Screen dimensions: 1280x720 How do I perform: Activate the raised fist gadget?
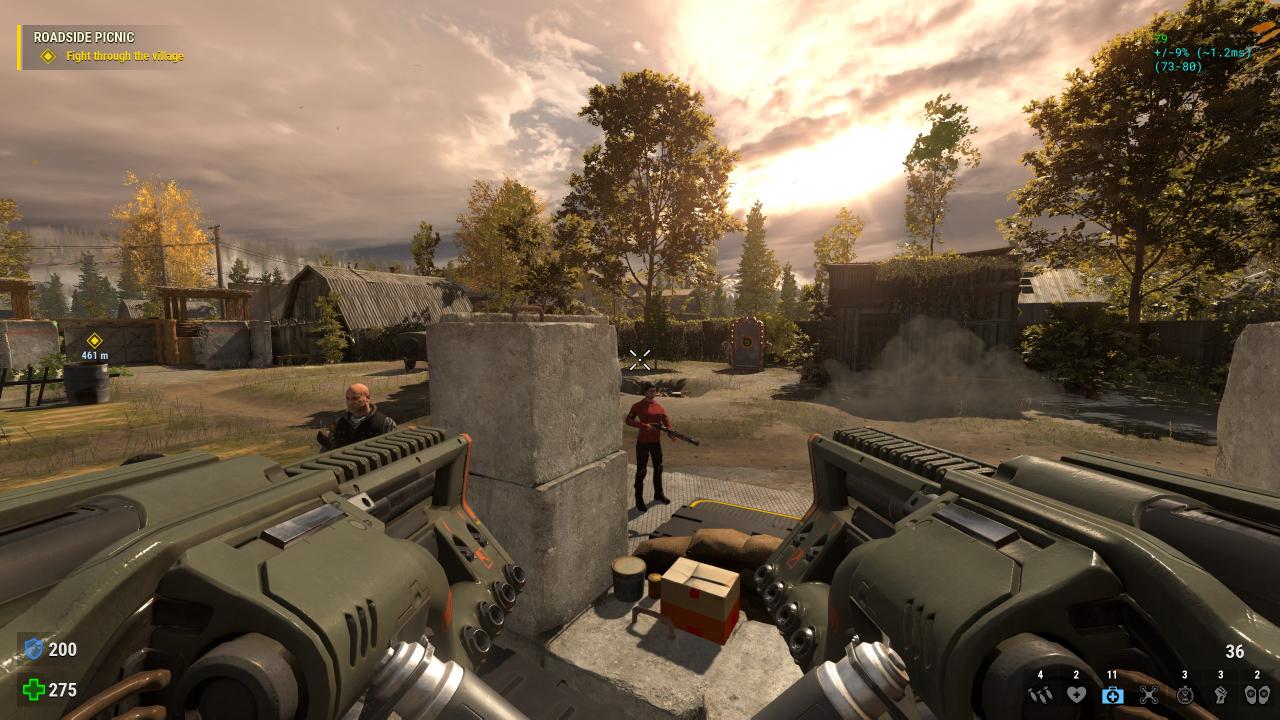click(1221, 694)
